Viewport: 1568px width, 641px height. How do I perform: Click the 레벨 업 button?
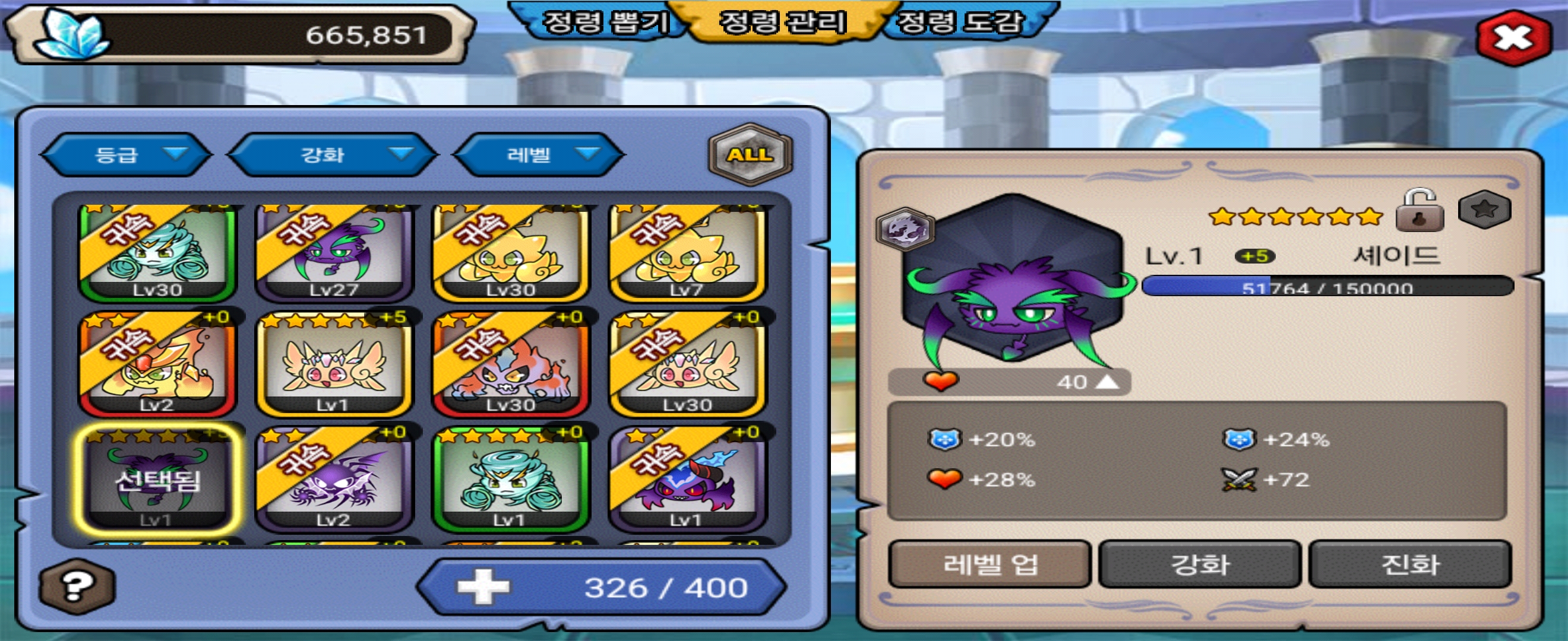[989, 564]
